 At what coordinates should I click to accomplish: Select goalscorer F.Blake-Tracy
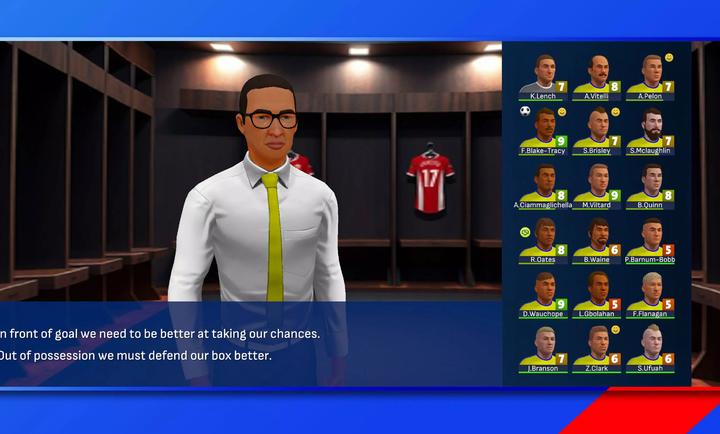tap(543, 129)
